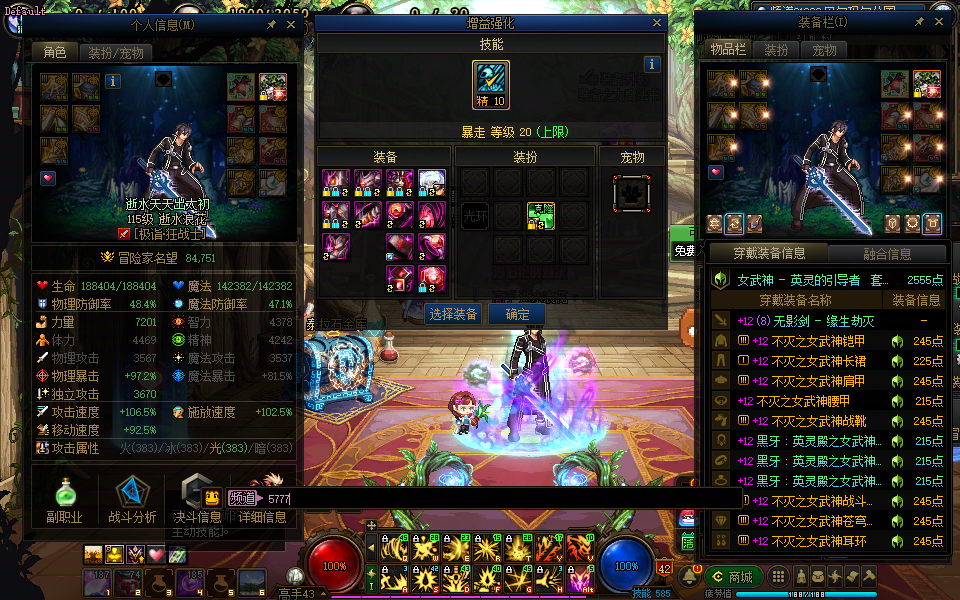The height and width of the screenshot is (600, 960).
Task: Open the 商城 shop button
Action: (732, 577)
